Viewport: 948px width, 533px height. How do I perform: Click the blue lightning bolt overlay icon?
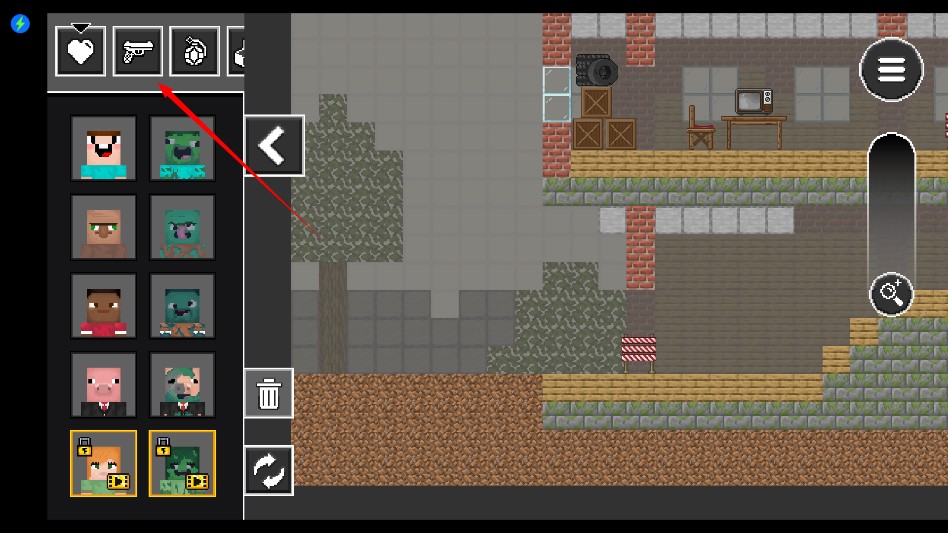pyautogui.click(x=20, y=23)
